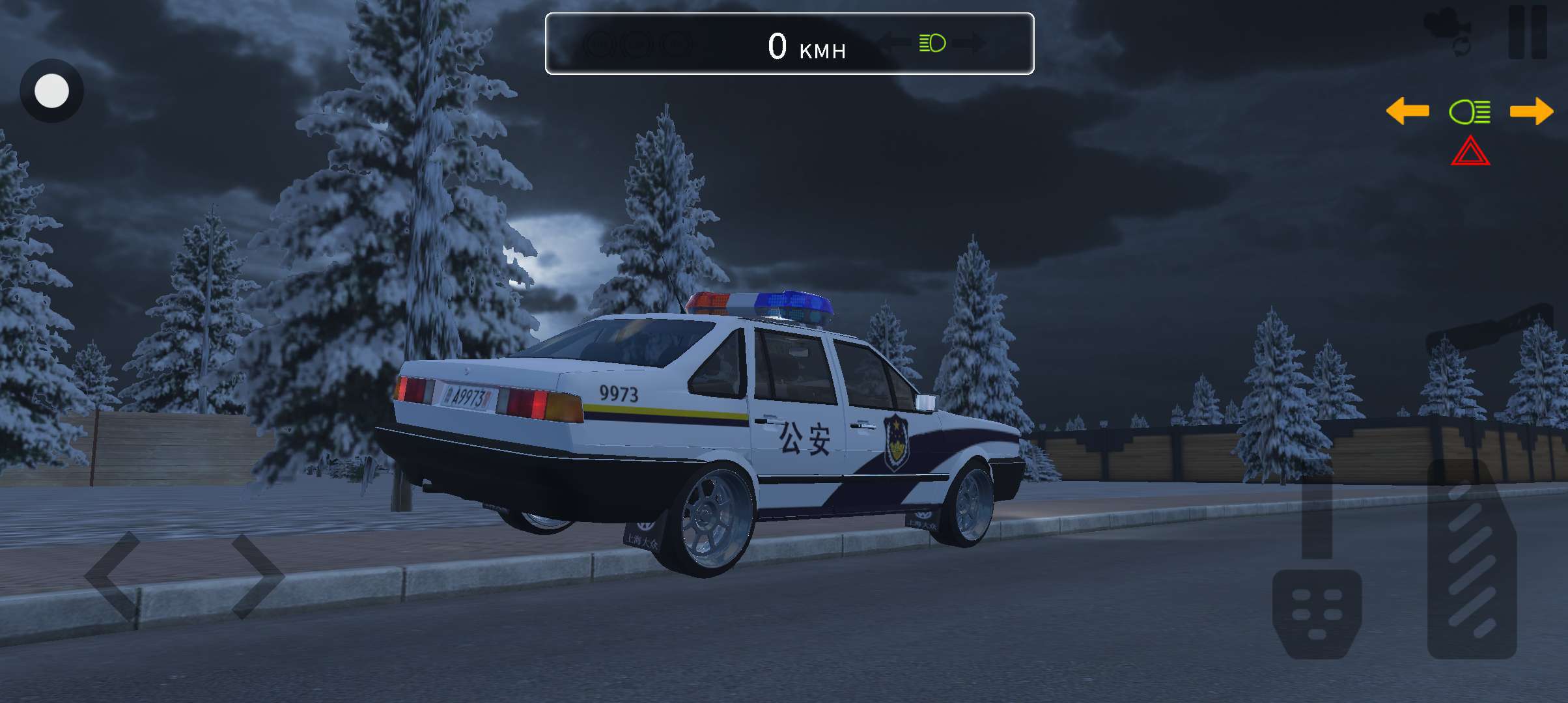Toggle the green headlights icon
This screenshot has height=703, width=1568.
click(1469, 112)
